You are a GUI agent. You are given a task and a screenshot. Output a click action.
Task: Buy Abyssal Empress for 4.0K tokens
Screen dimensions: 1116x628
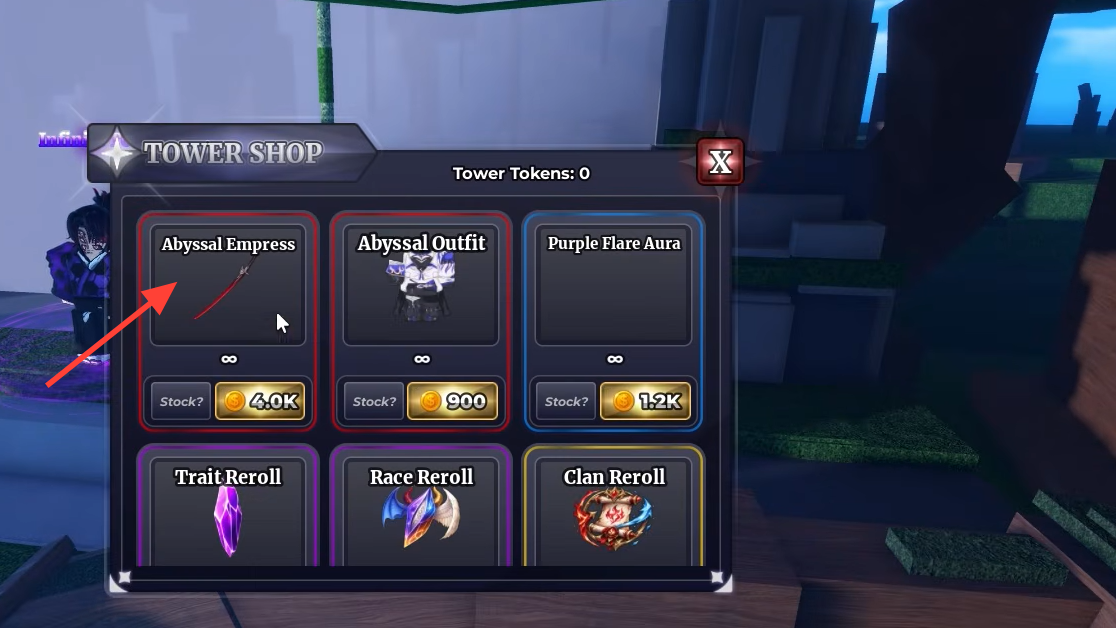click(x=259, y=401)
